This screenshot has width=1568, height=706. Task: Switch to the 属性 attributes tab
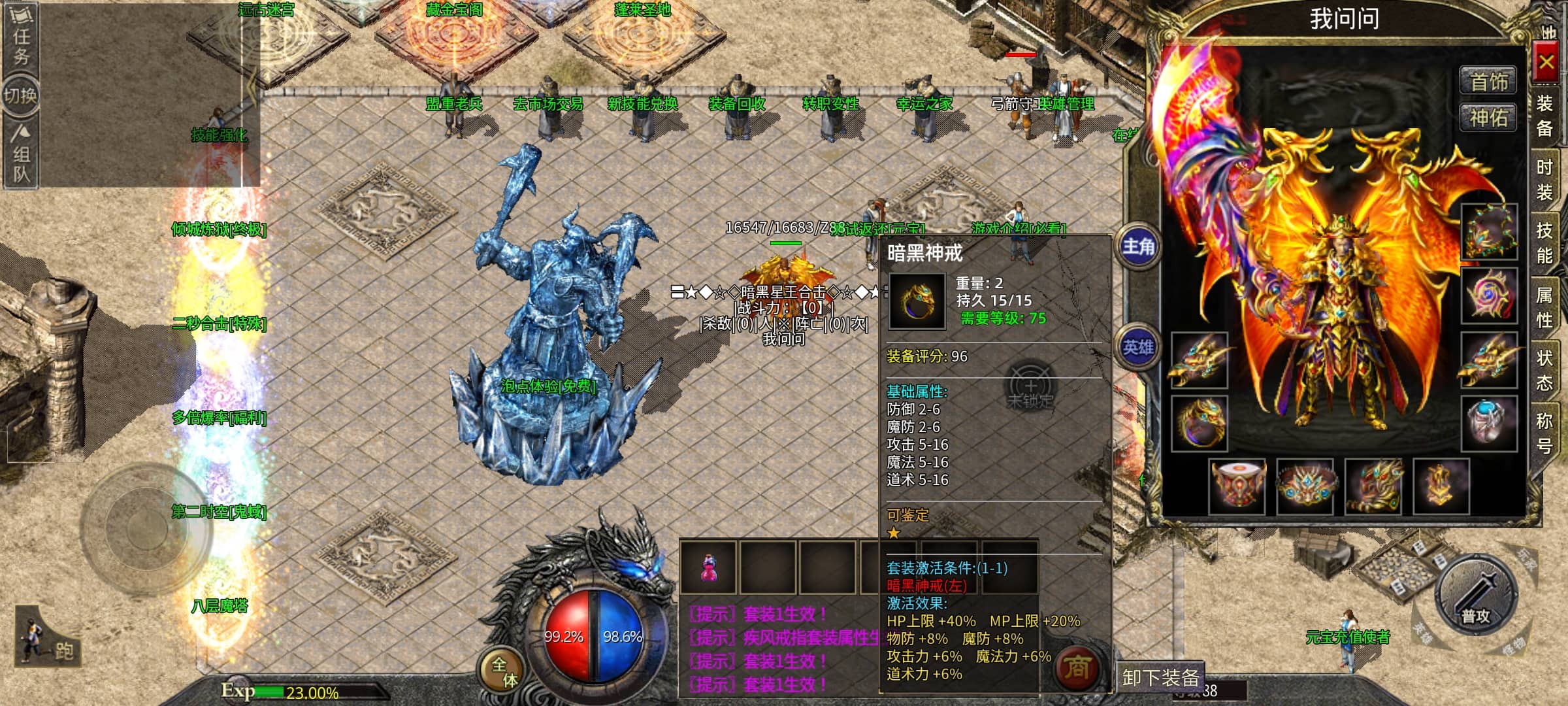click(x=1544, y=307)
